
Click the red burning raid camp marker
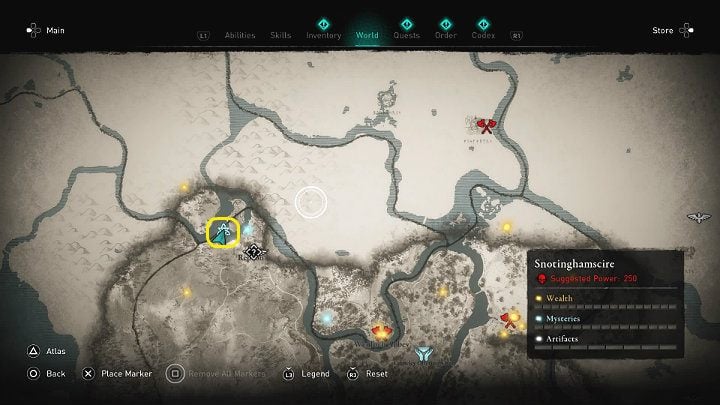[x=381, y=333]
